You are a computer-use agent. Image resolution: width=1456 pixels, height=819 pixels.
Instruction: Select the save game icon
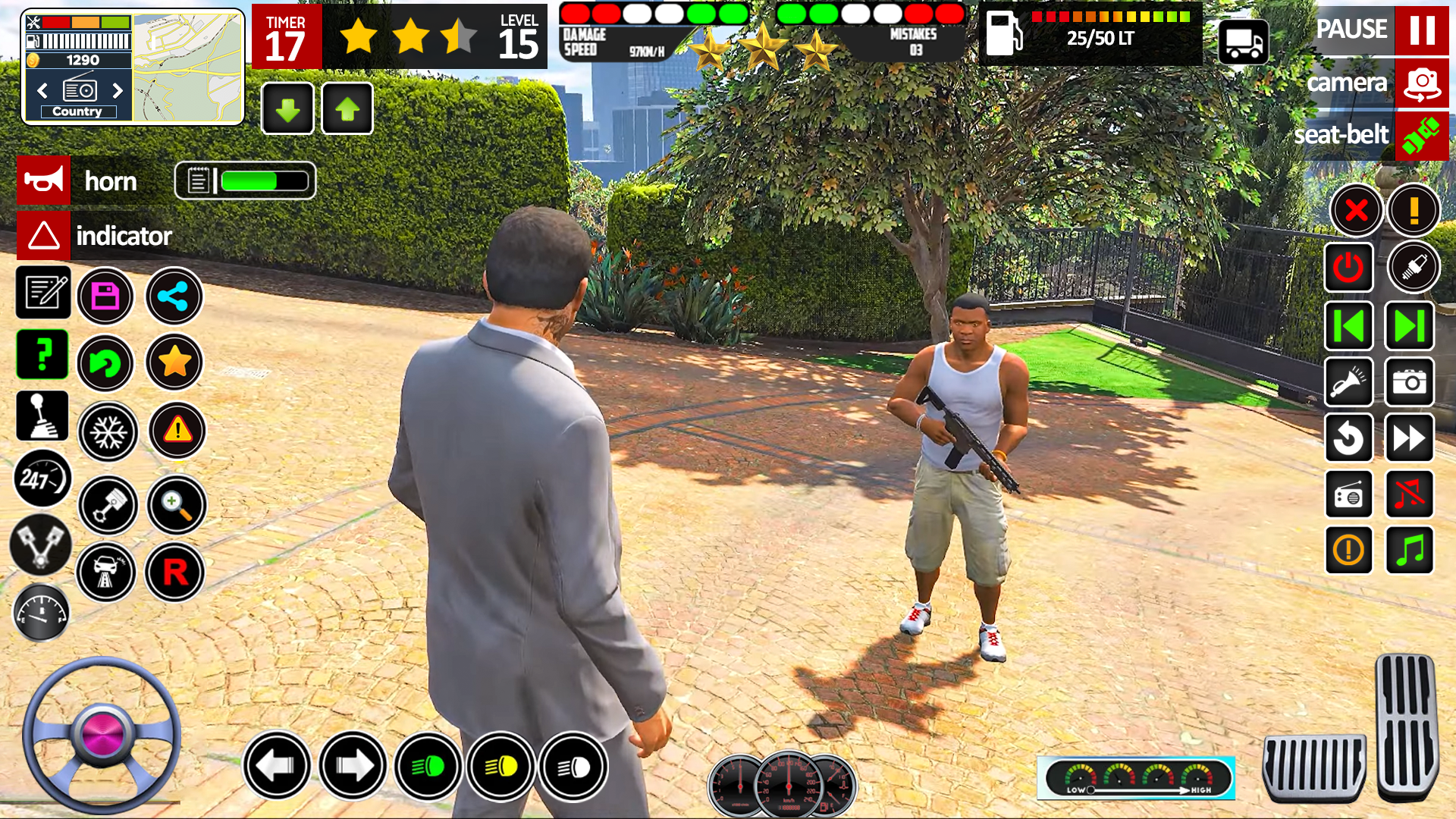pos(105,297)
